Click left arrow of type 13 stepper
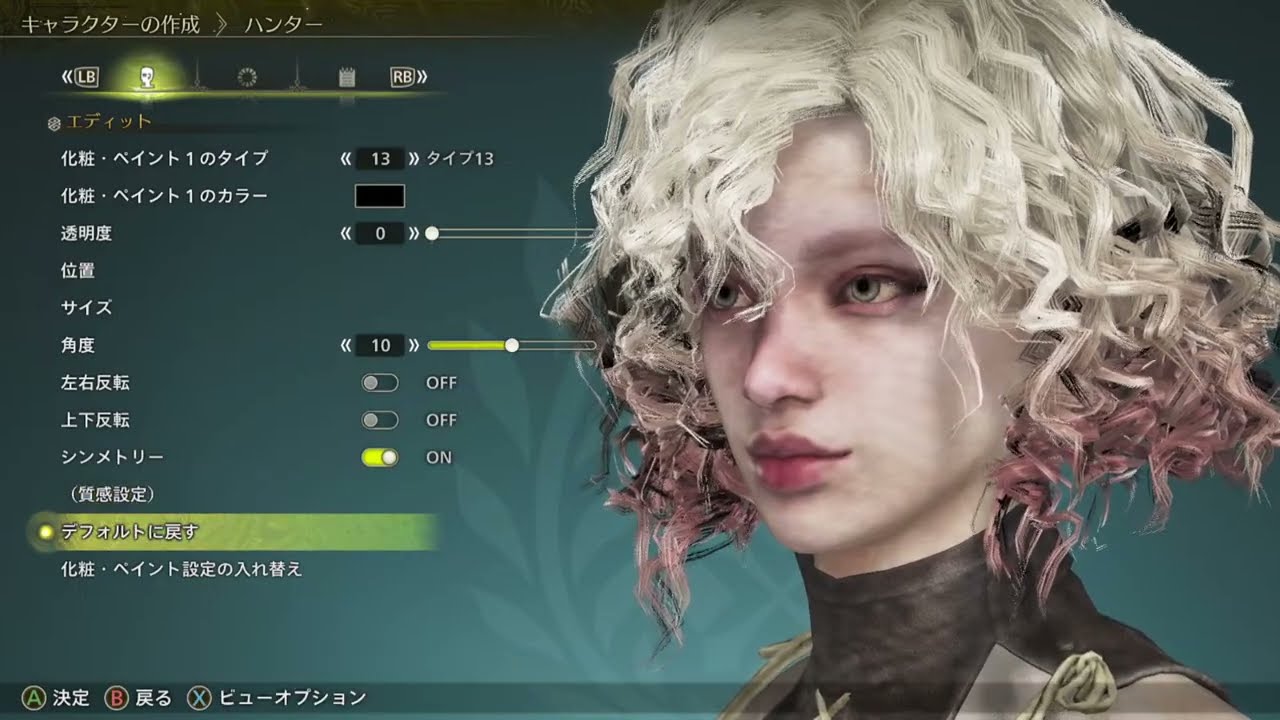This screenshot has width=1280, height=720. click(x=346, y=158)
